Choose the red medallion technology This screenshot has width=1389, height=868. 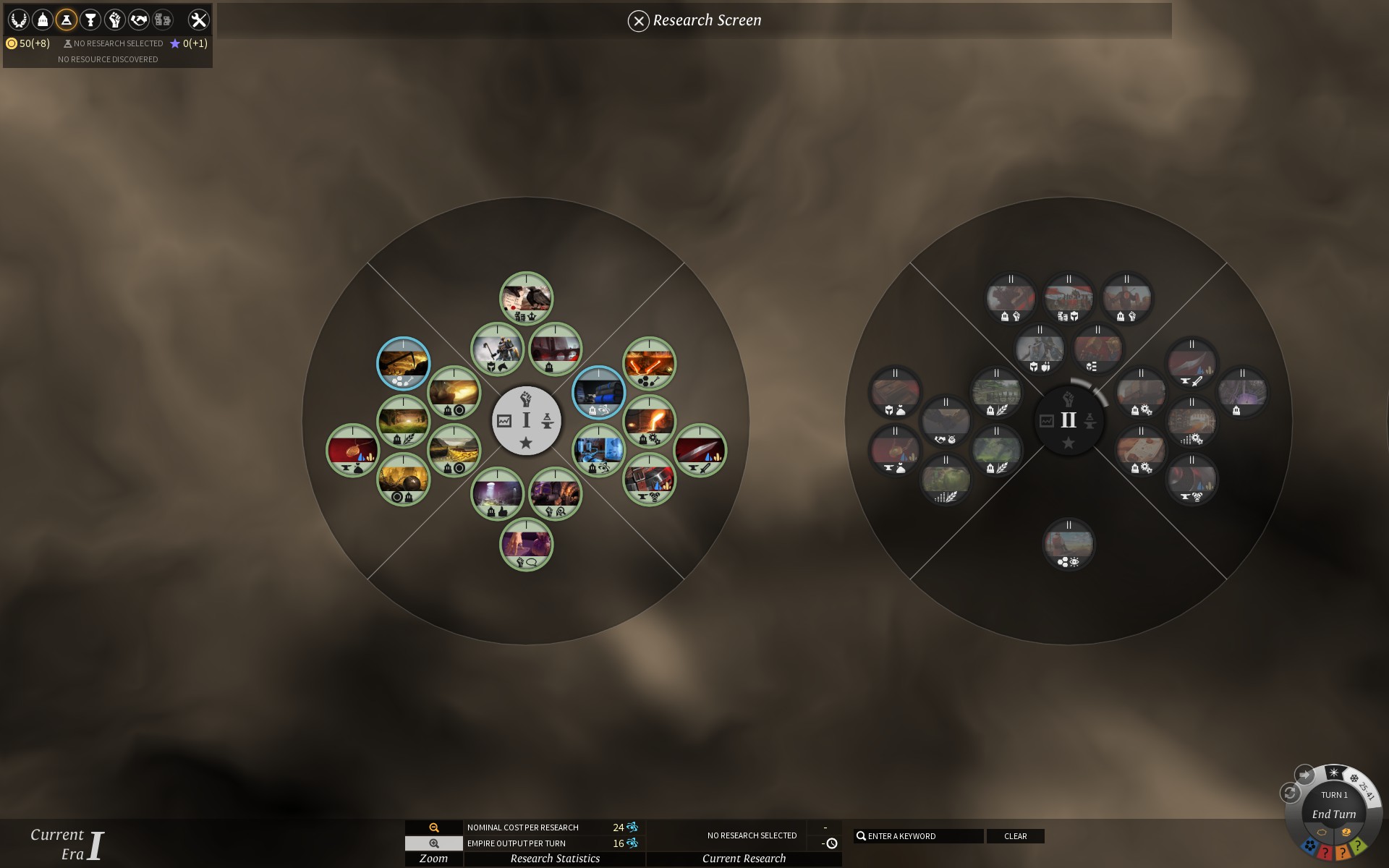pyautogui.click(x=353, y=450)
